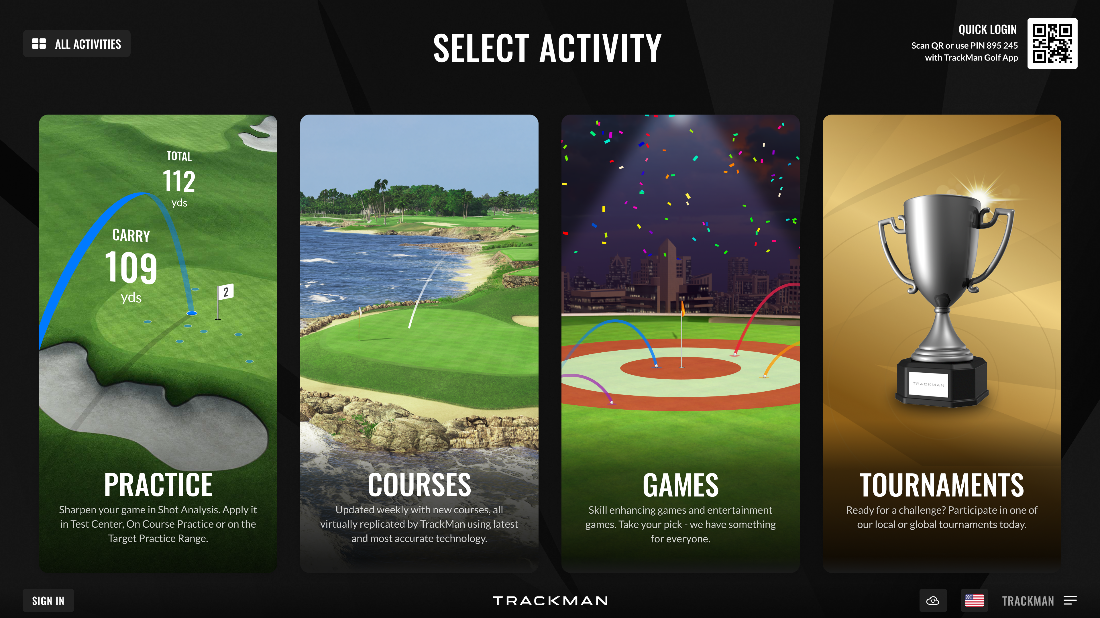
Task: Change language via the US flag button
Action: [x=974, y=601]
